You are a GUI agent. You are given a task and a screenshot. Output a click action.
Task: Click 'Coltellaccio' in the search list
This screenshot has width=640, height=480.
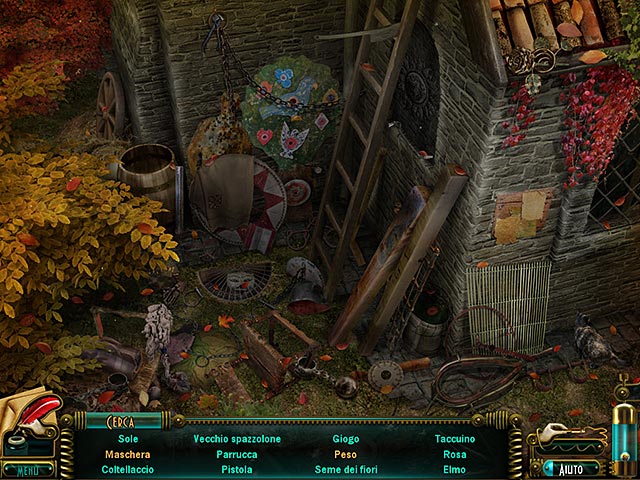coord(128,468)
